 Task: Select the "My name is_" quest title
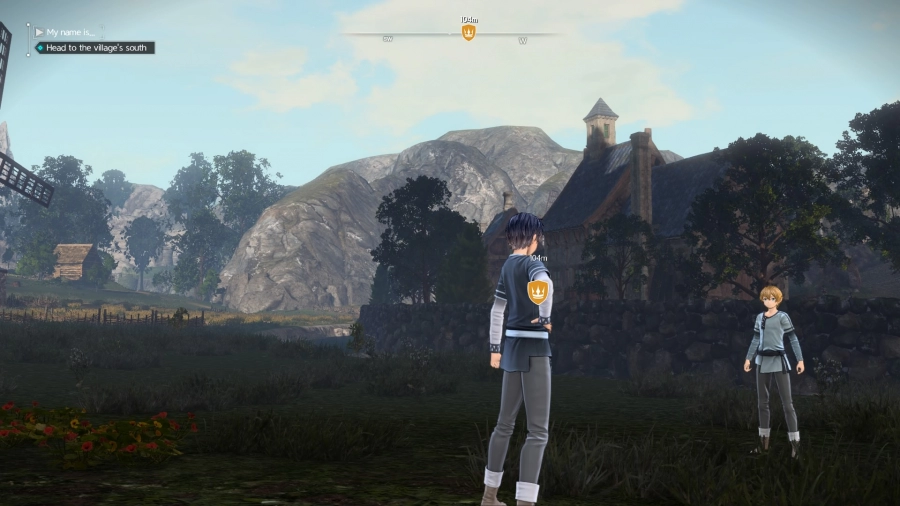tap(70, 32)
